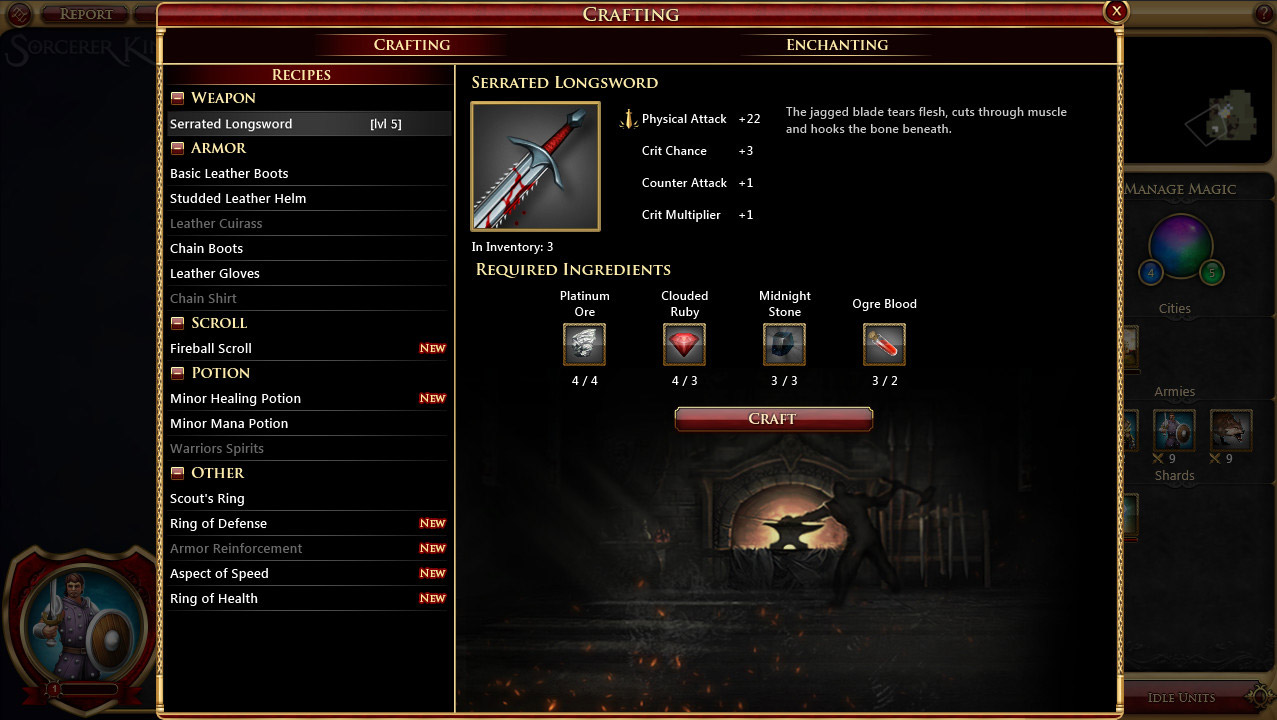Click the Platinum Ore ingredient icon
Viewport: 1277px width, 720px height.
(584, 345)
